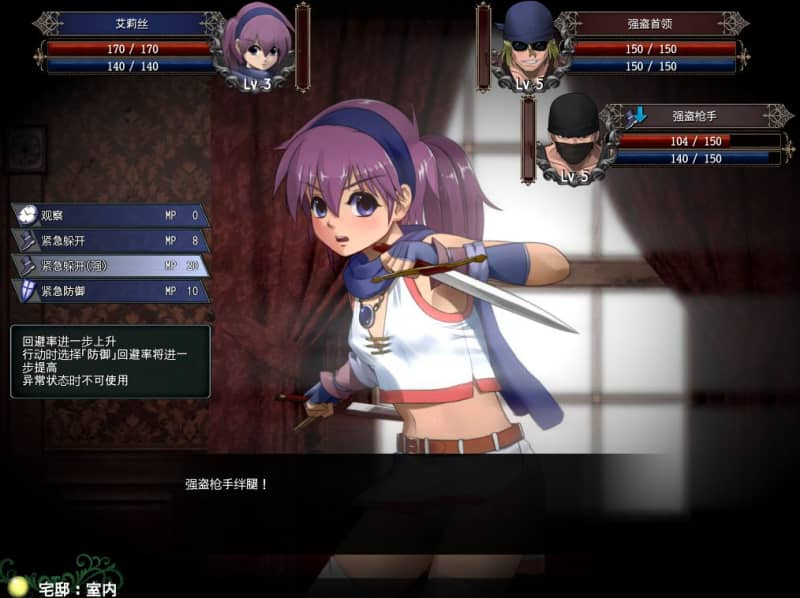Select 艾莉丝's character portrait
This screenshot has height=598, width=800.
(x=258, y=44)
